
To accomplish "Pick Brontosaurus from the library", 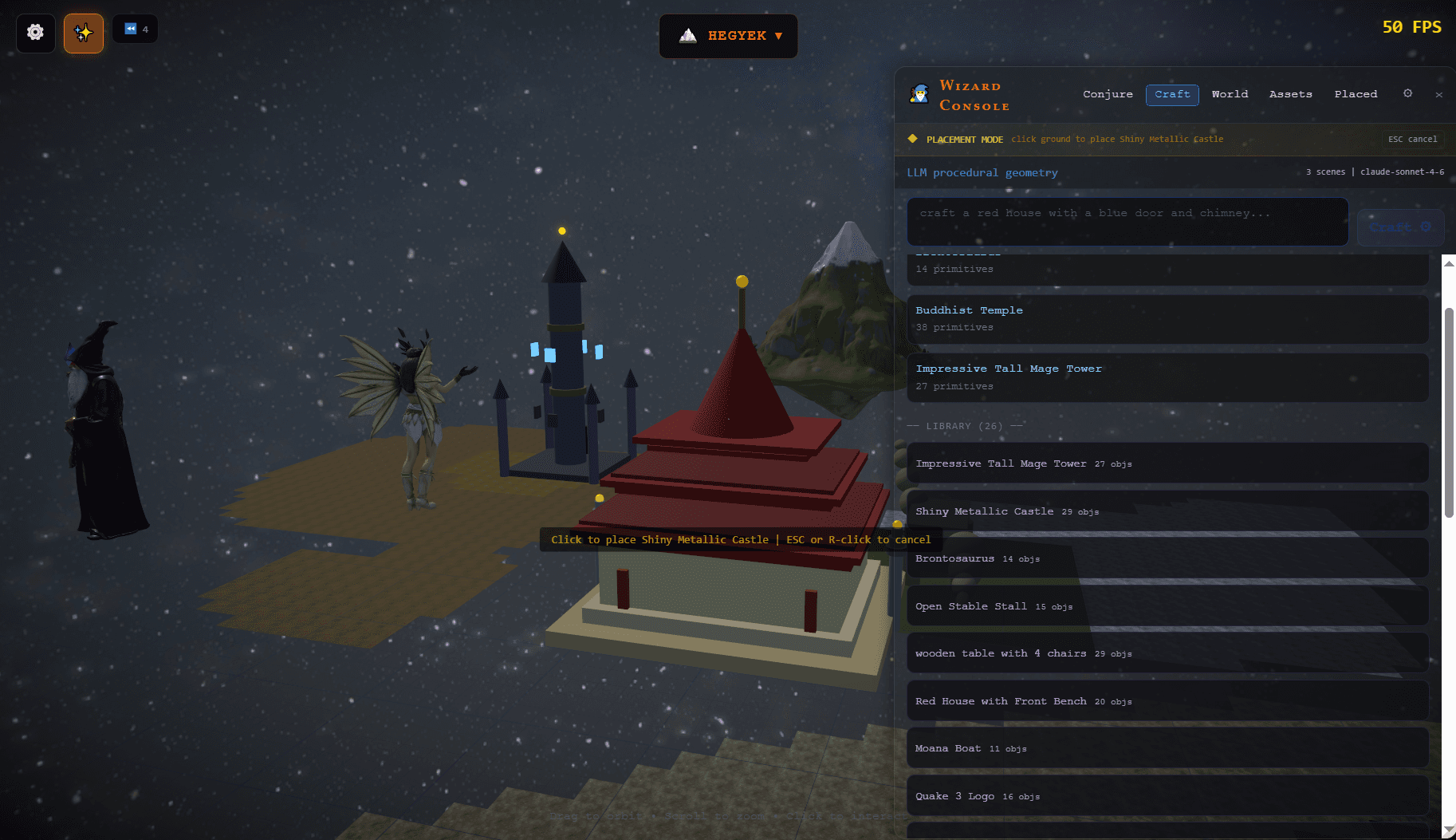I will 1167,558.
